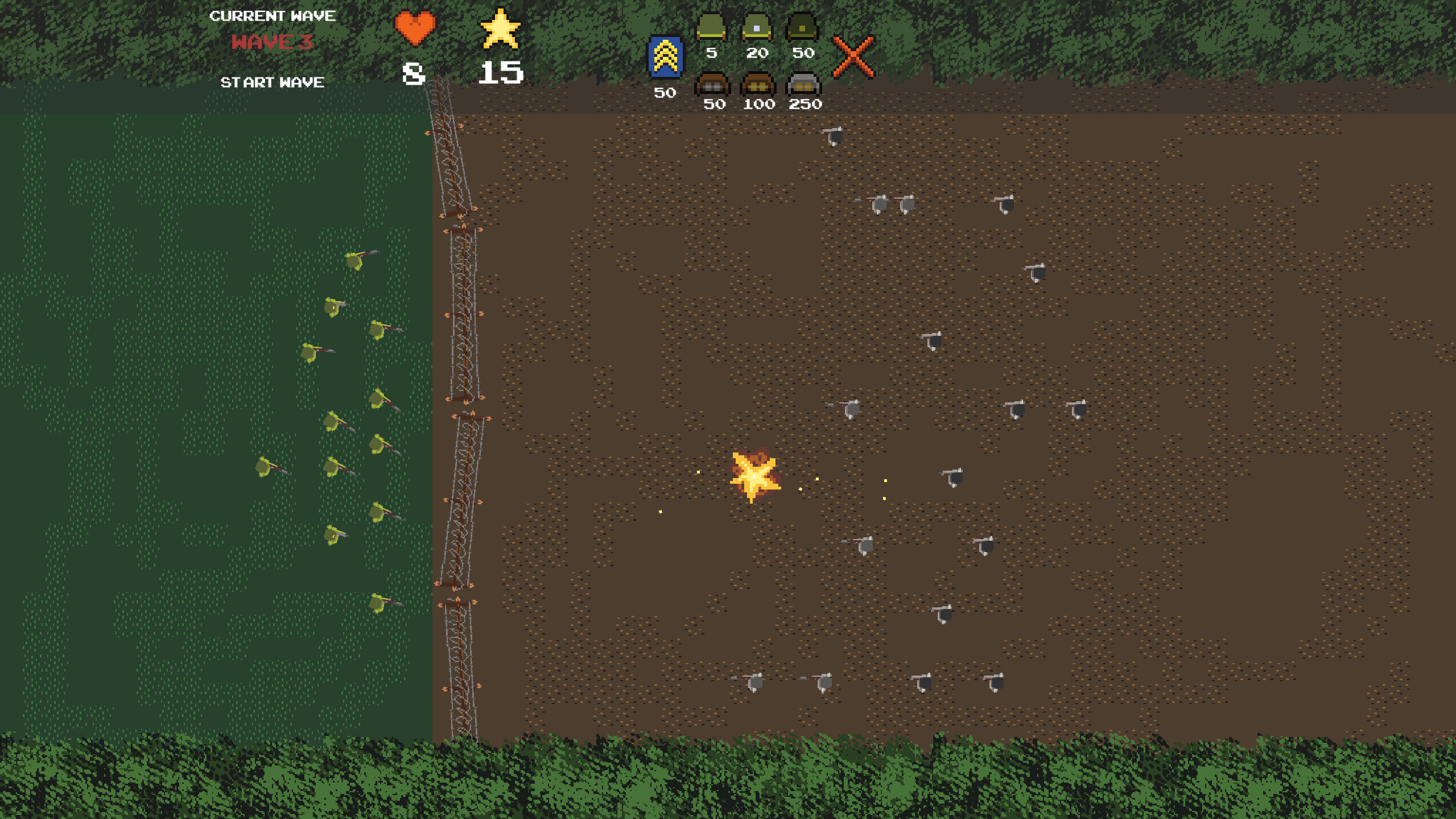This screenshot has height=819, width=1456.
Task: Select the plain green helmet costing 5
Action: (711, 27)
